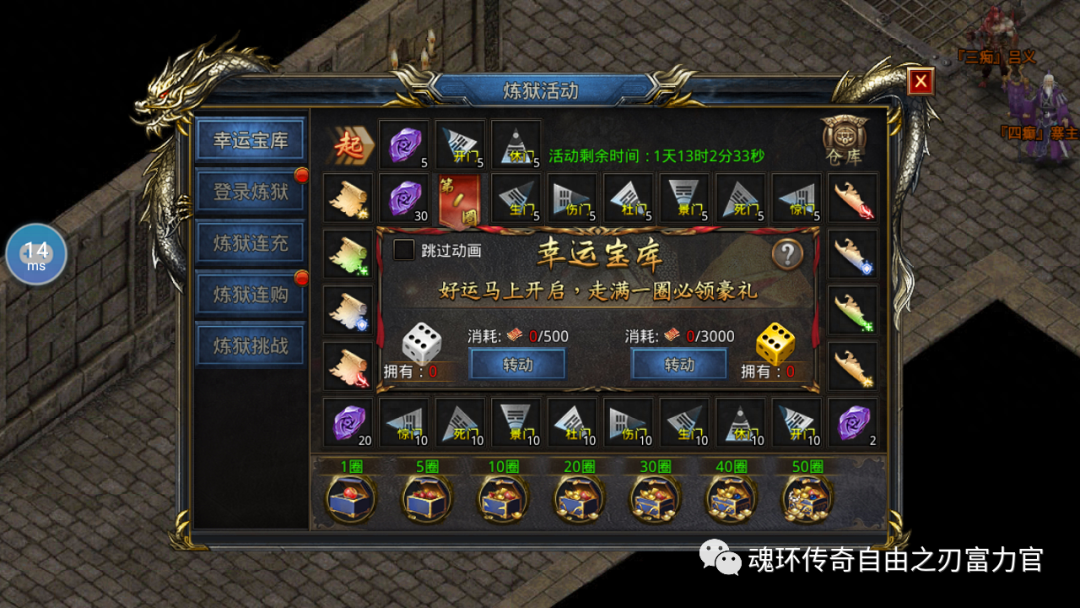Switch to the 幸运宝库 tab

tap(250, 140)
